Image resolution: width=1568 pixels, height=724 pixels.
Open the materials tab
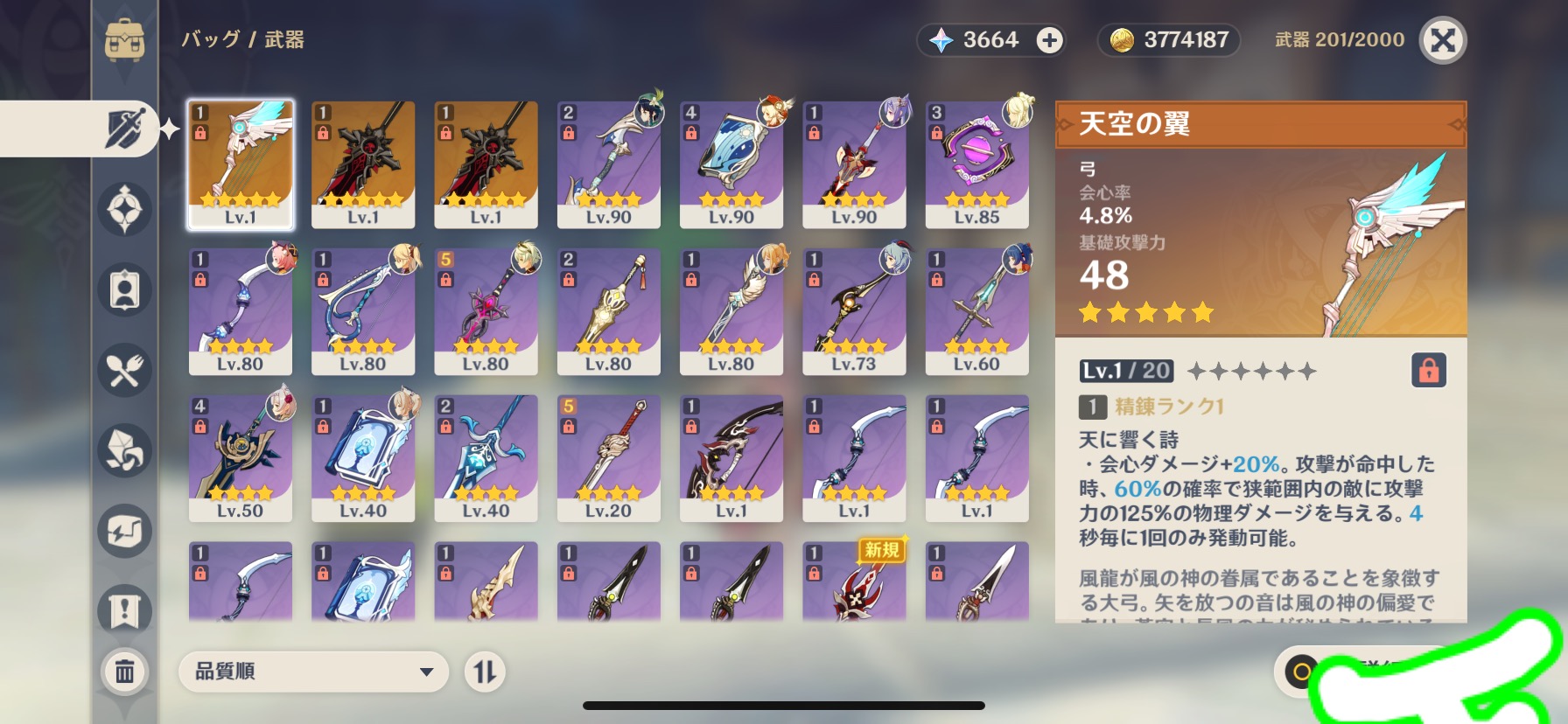pos(125,450)
